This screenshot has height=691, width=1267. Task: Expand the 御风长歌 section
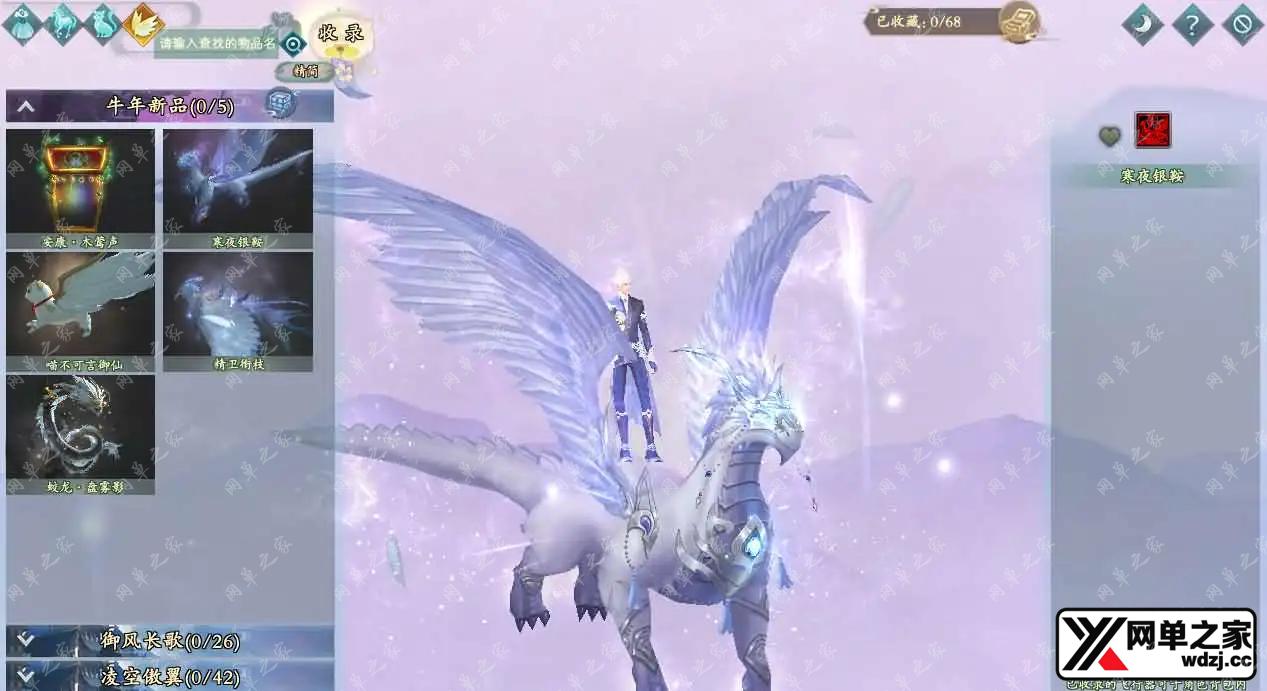[170, 641]
